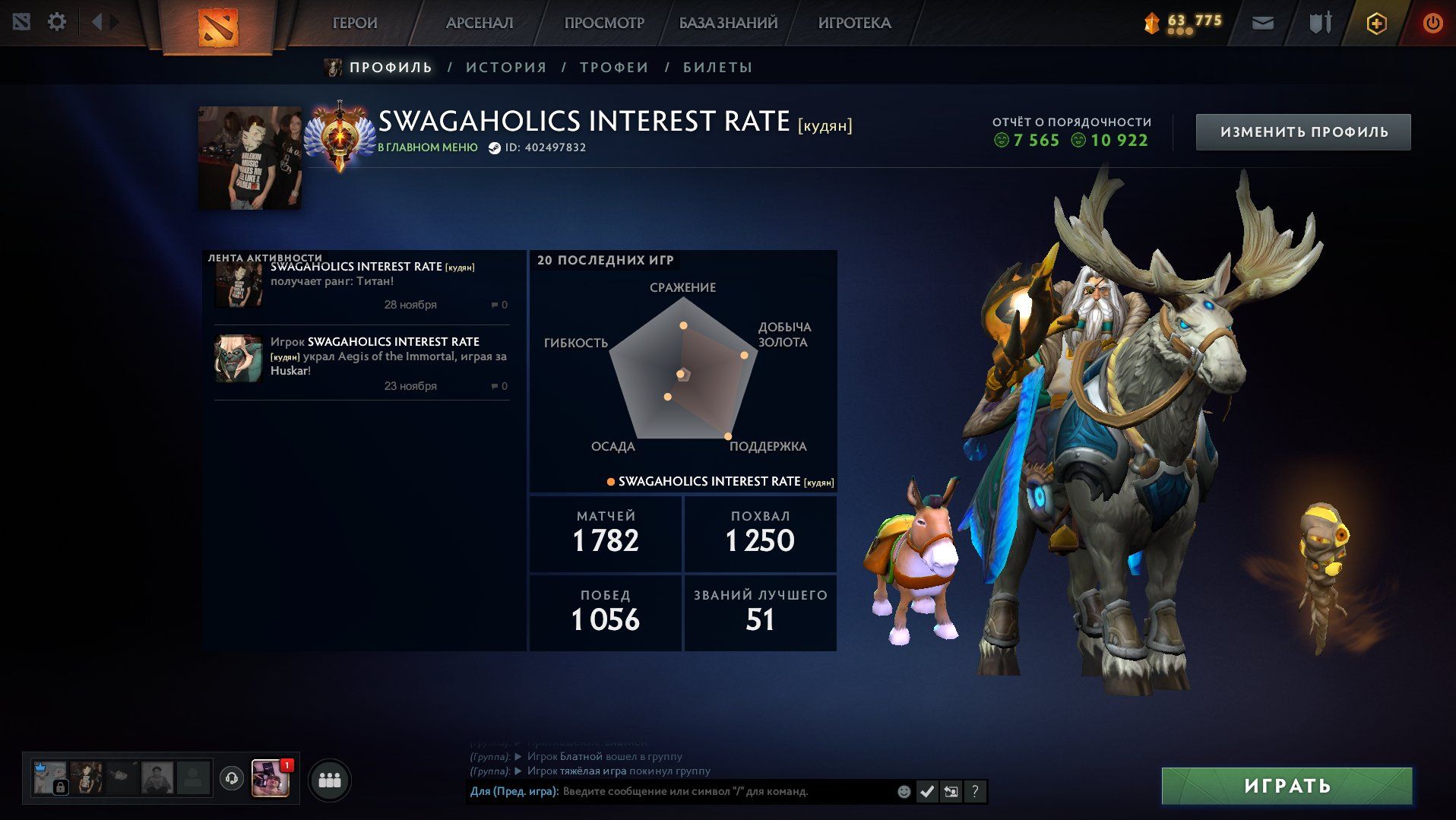Open the ГЕРОИ menu
Viewport: 1456px width, 820px height.
pyautogui.click(x=355, y=24)
